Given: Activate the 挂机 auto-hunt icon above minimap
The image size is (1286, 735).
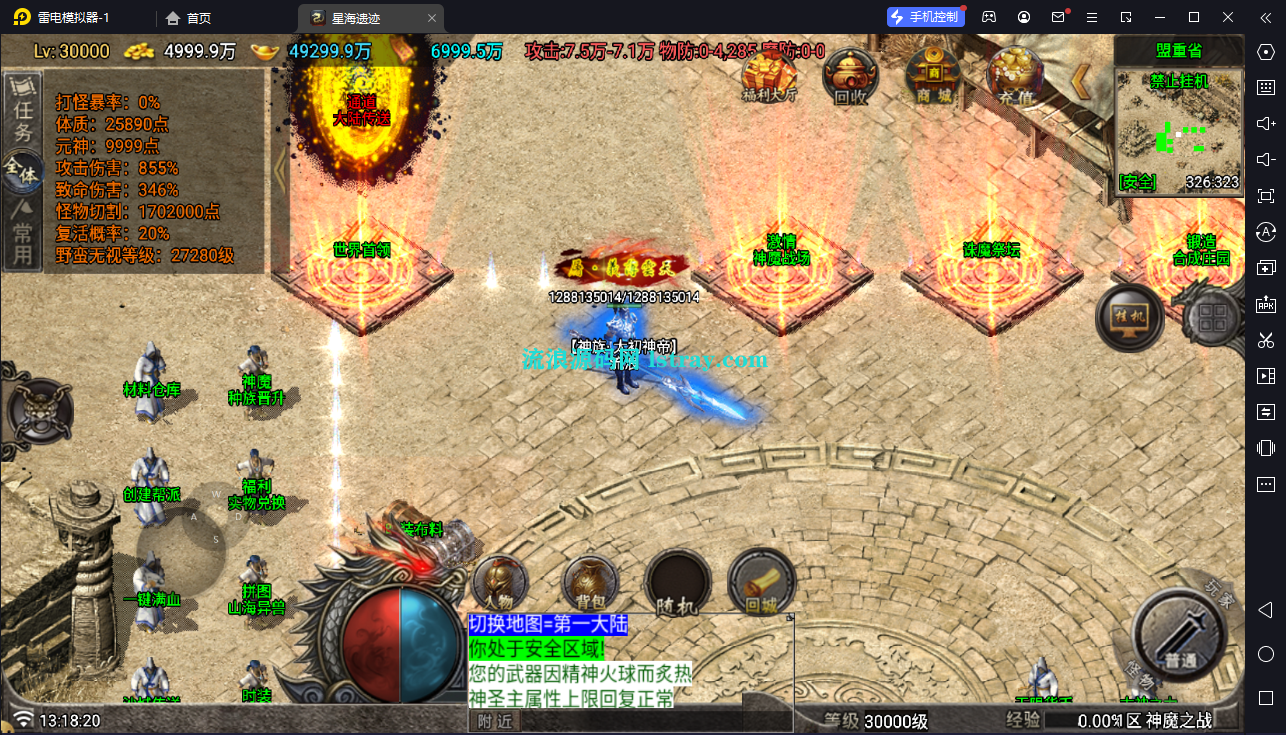Looking at the screenshot, I should point(1130,317).
